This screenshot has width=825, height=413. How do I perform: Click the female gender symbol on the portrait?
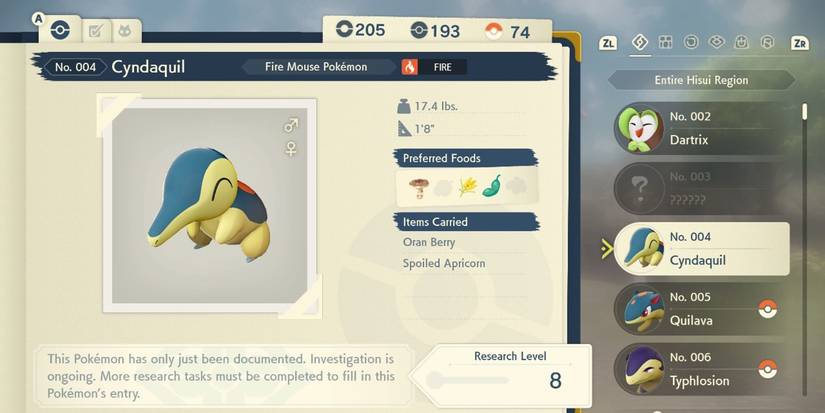[x=291, y=148]
